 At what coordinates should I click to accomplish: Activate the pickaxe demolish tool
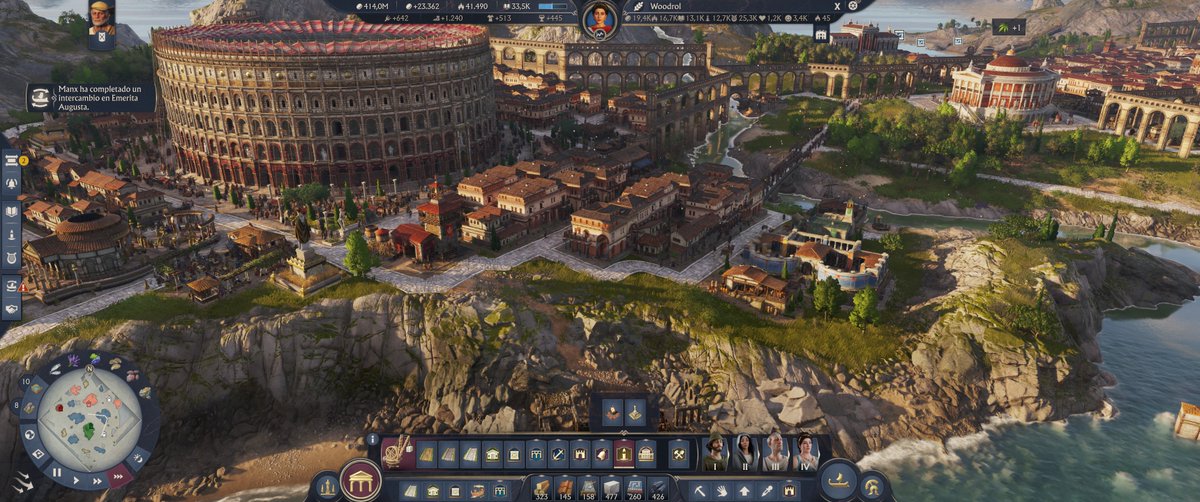pos(699,491)
